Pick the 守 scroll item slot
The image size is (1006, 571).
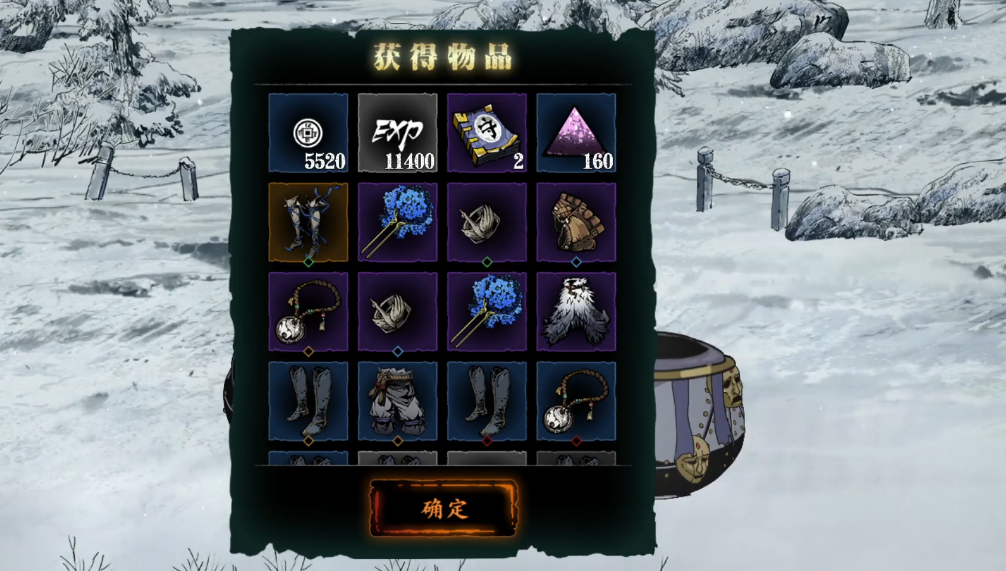(x=487, y=133)
